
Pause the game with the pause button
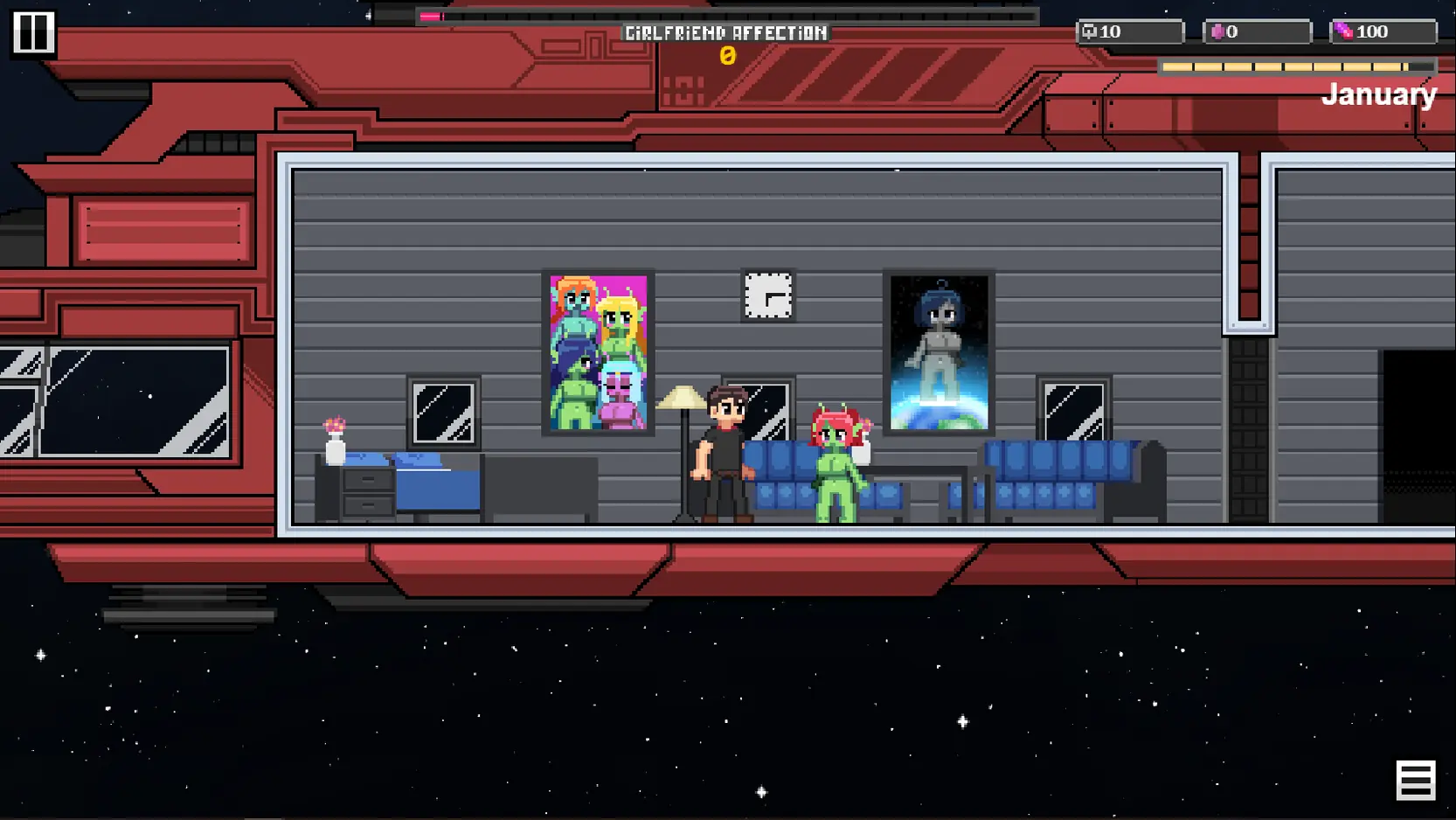[33, 33]
